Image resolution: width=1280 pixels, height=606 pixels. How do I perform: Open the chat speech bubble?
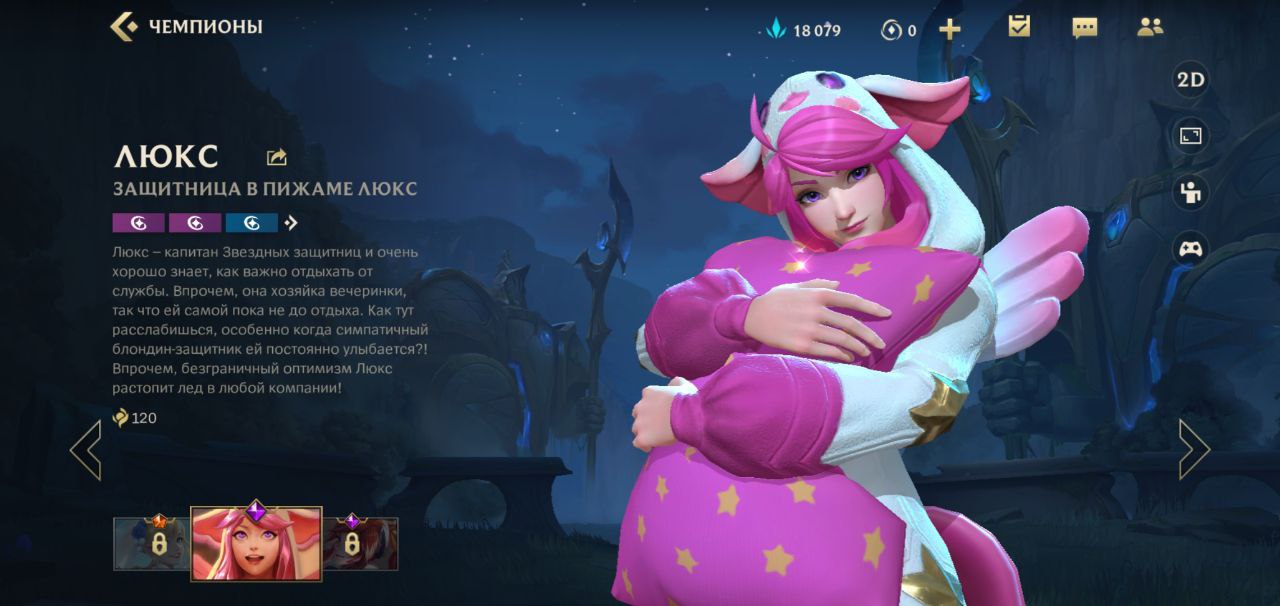coord(1084,28)
